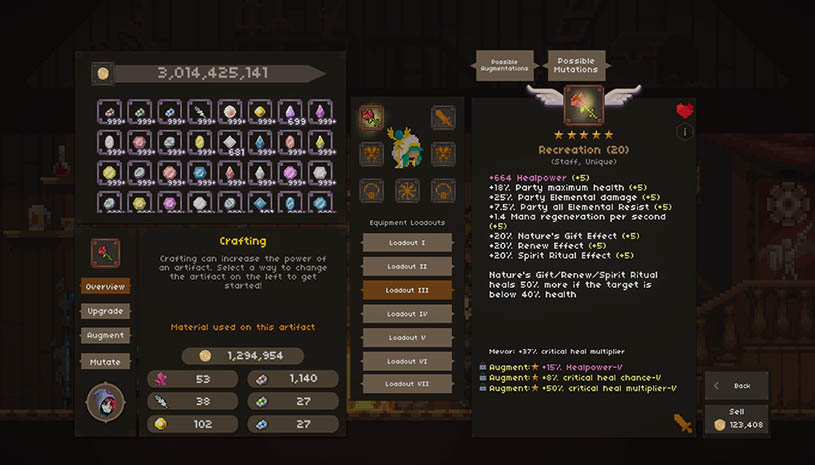Go Back from the artifact panel
The width and height of the screenshot is (815, 465).
736,385
